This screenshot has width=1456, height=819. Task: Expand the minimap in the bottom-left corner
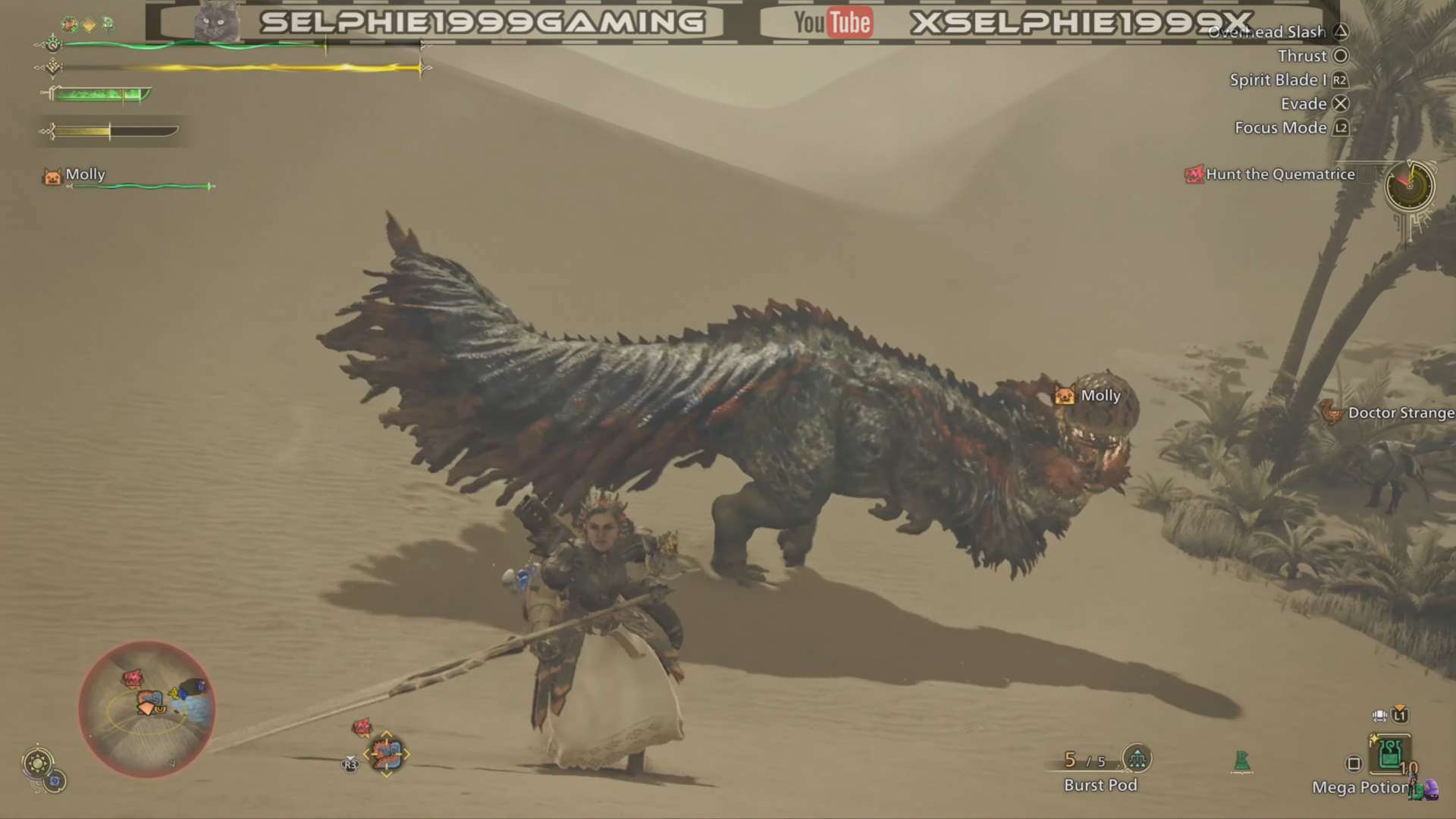148,709
